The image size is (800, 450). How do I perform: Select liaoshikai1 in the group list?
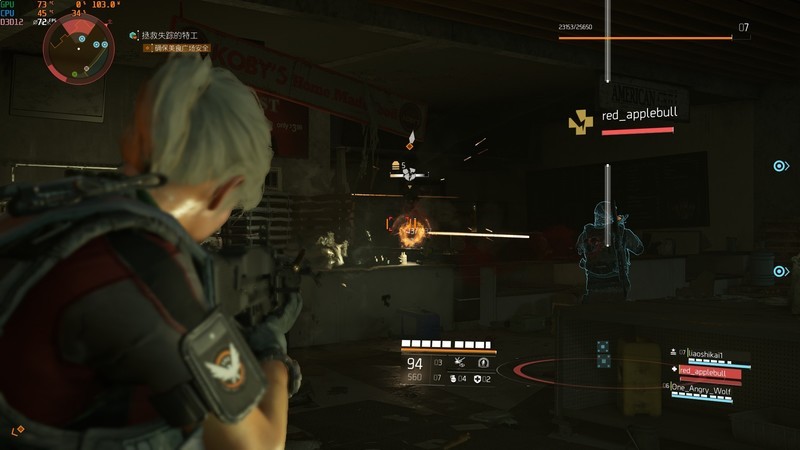tap(708, 353)
